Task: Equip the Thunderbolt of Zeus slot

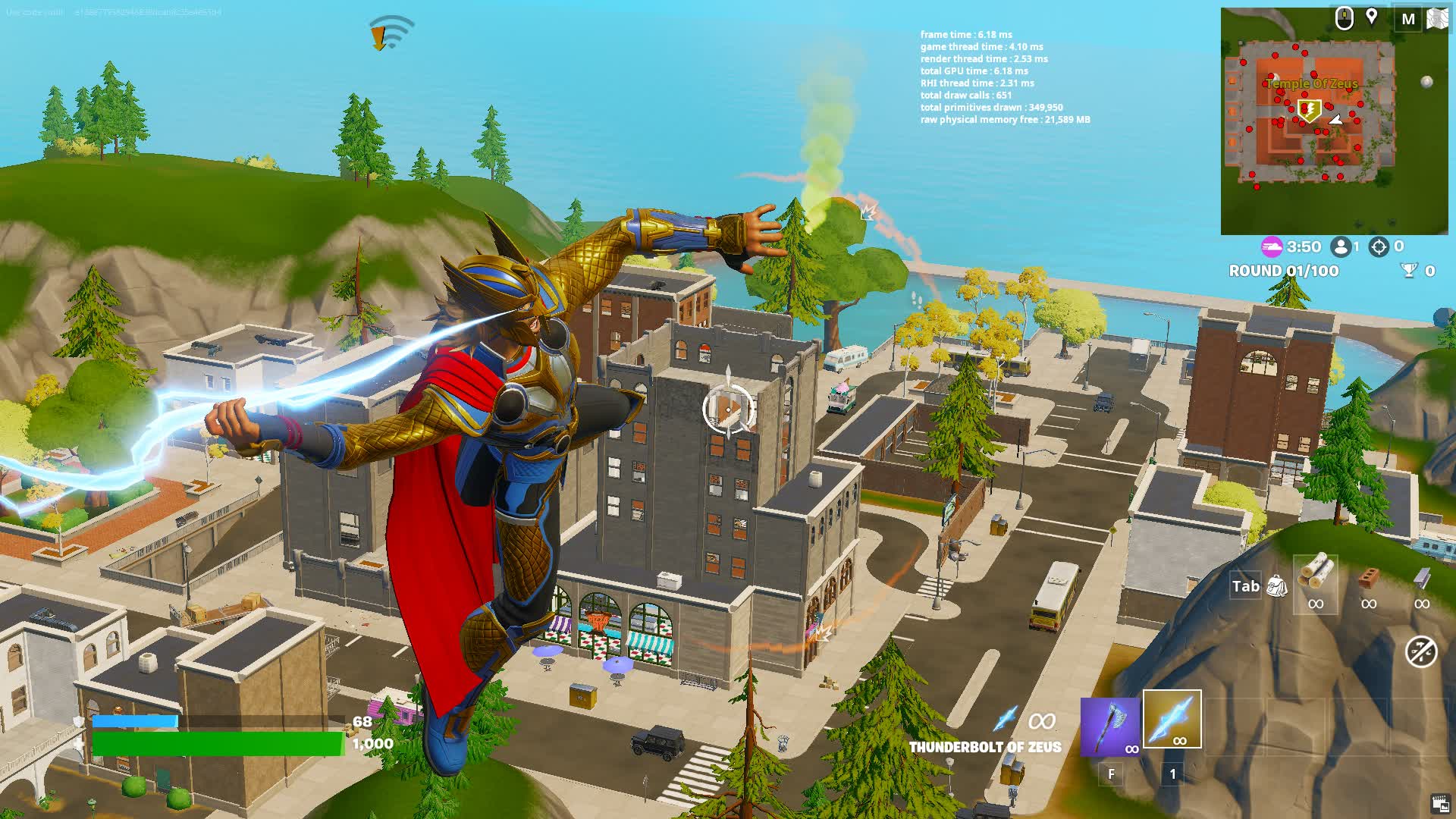Action: (x=1172, y=719)
